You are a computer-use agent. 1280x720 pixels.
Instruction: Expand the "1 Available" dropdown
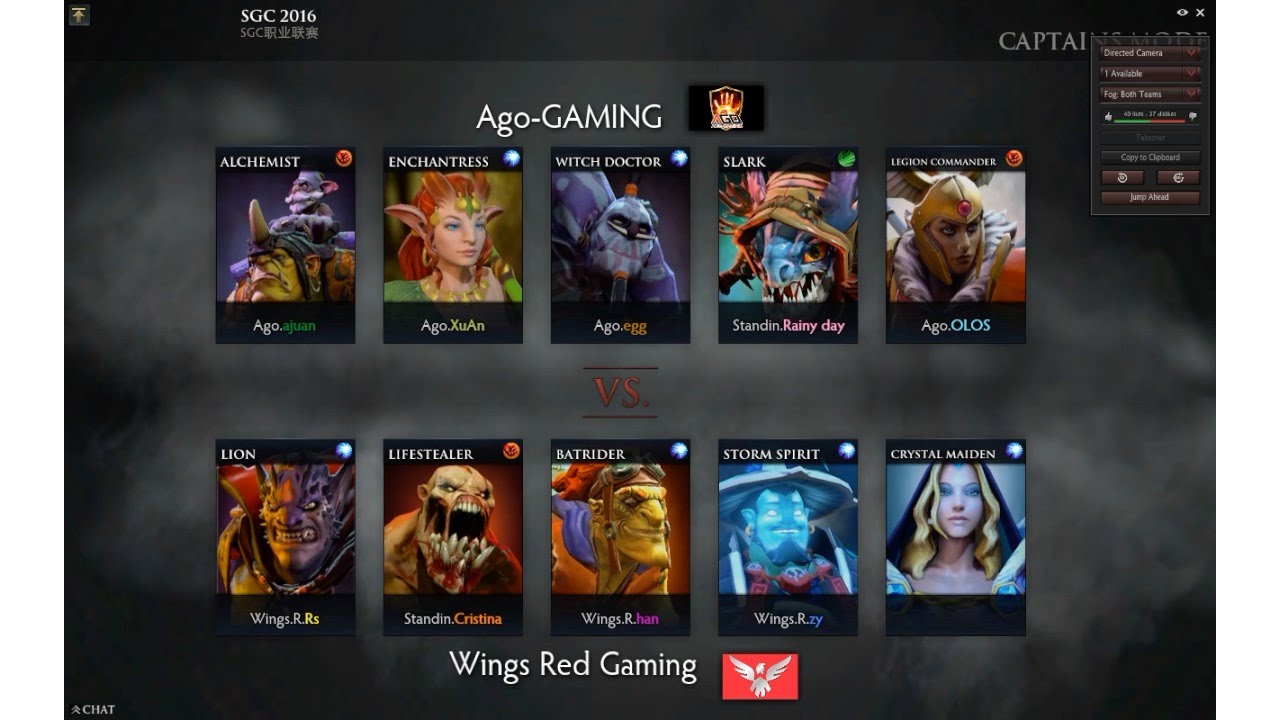[1150, 73]
